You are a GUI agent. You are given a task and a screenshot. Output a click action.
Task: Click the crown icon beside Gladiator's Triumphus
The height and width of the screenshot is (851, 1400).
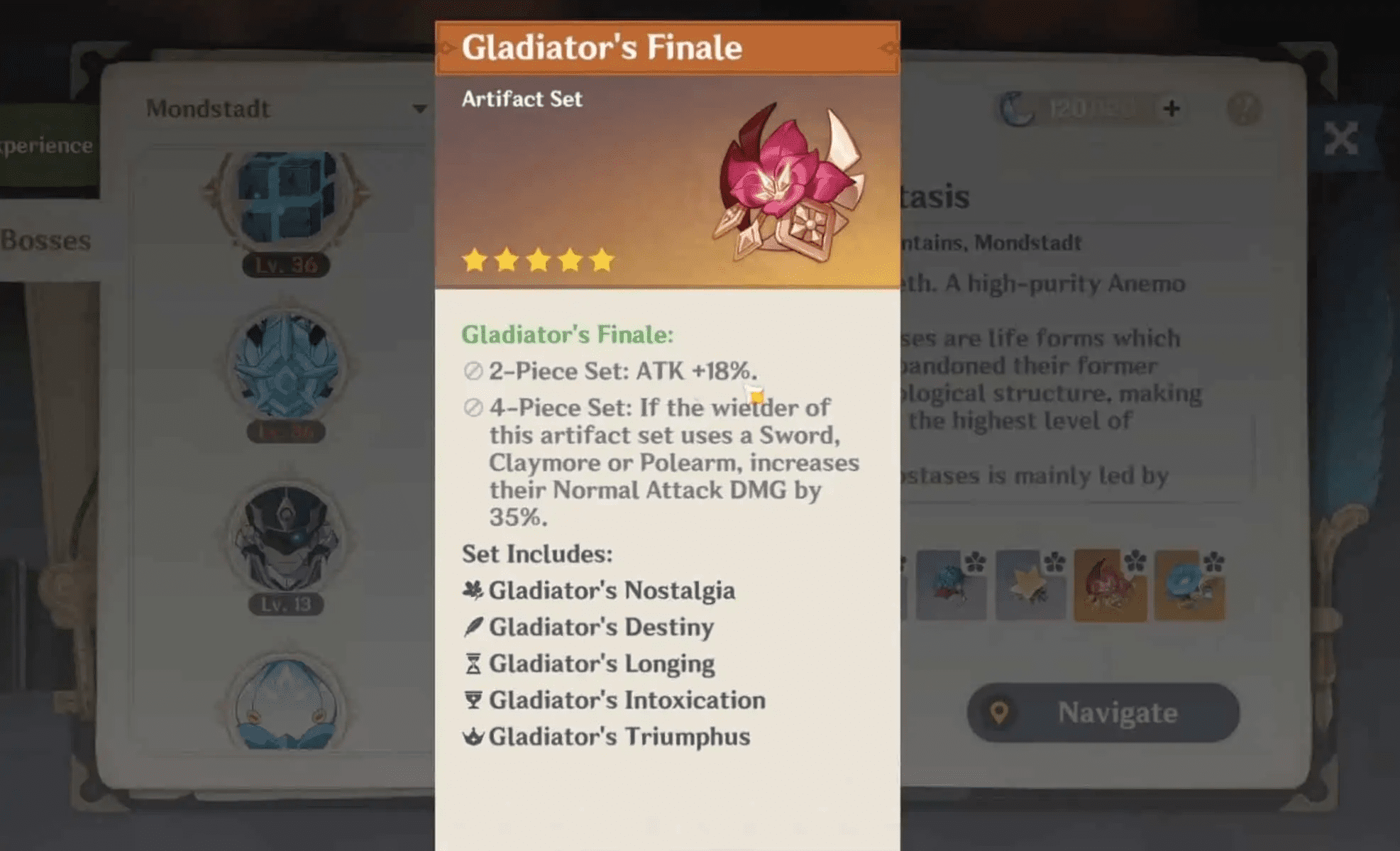click(x=474, y=737)
